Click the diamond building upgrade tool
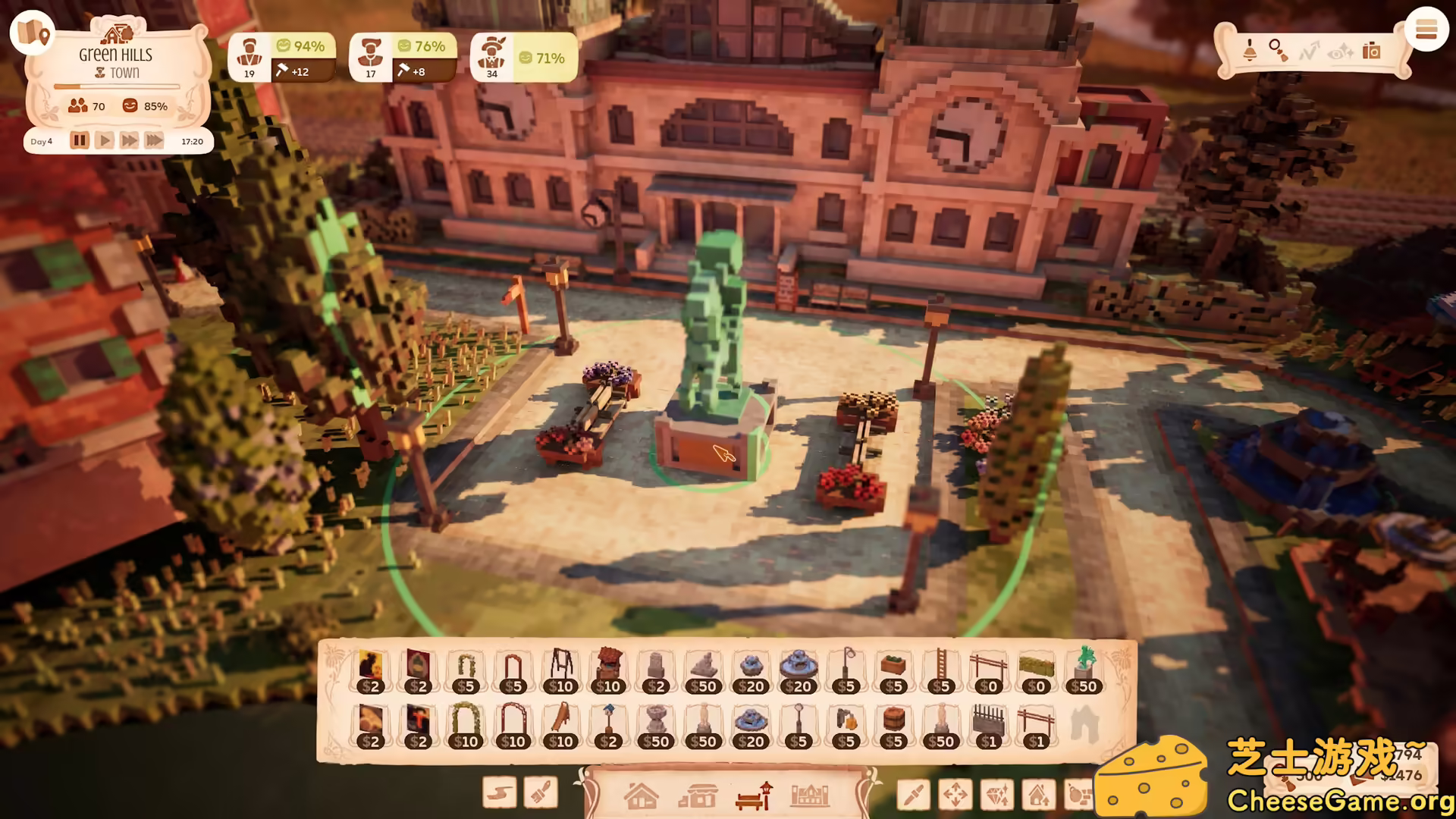The height and width of the screenshot is (819, 1456). [x=998, y=794]
